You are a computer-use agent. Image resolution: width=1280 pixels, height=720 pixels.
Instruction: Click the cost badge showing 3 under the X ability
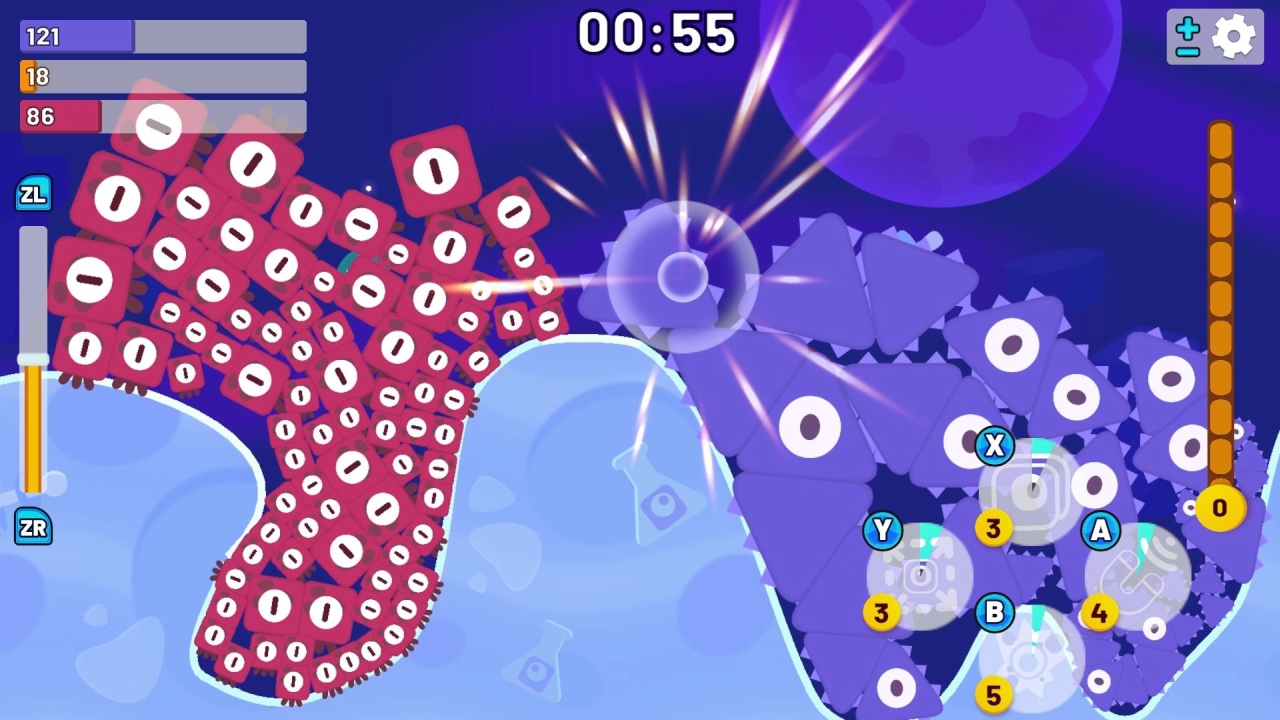(994, 527)
